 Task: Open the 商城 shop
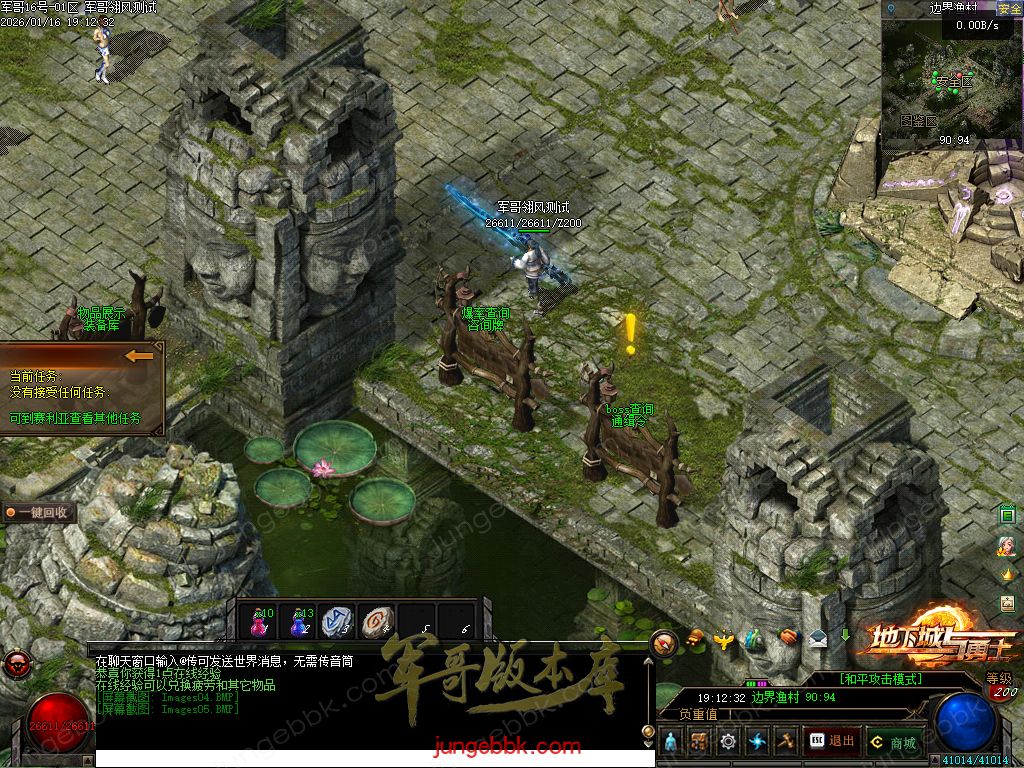(x=894, y=742)
